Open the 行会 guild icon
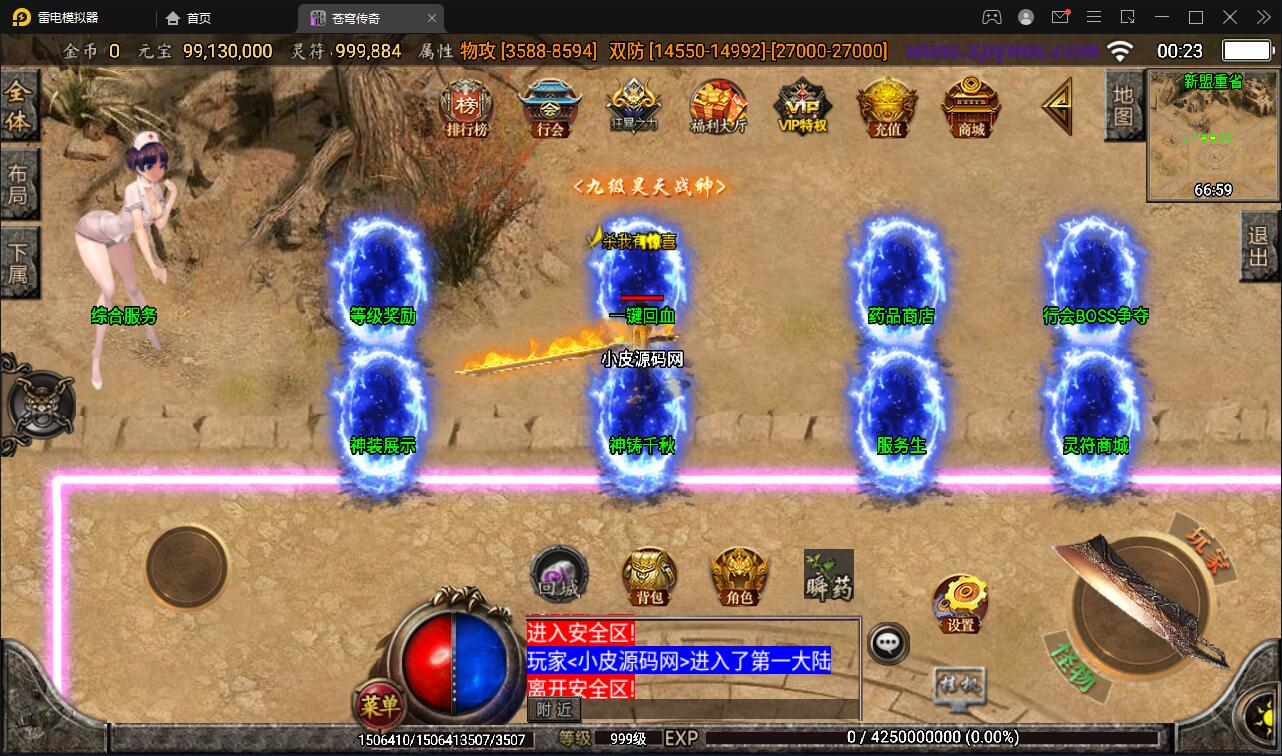 click(x=550, y=107)
